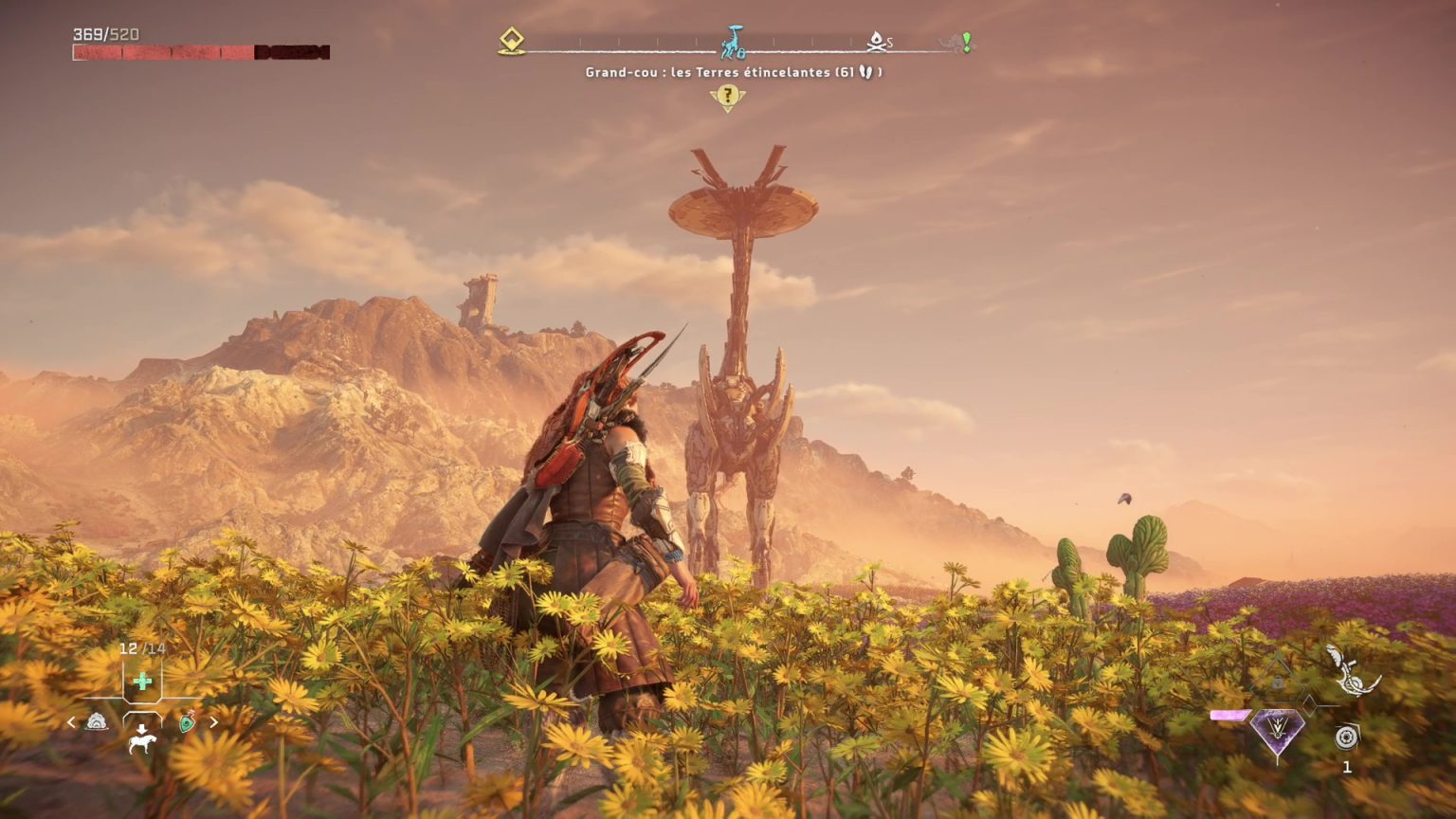
Task: Use the green medicinal cross slot
Action: tap(142, 681)
